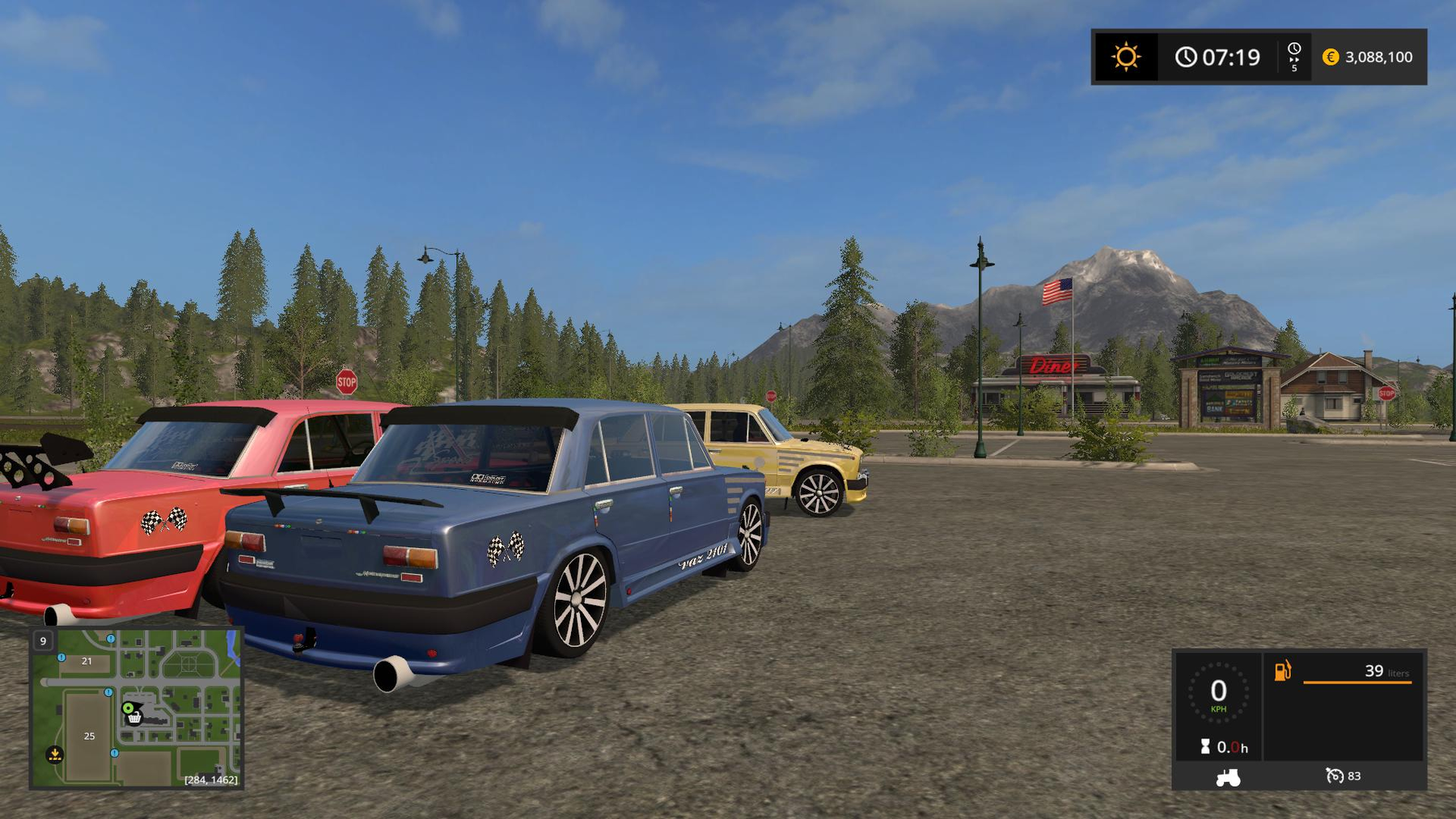
Task: Click the hourglass operating hours icon
Action: click(1205, 747)
